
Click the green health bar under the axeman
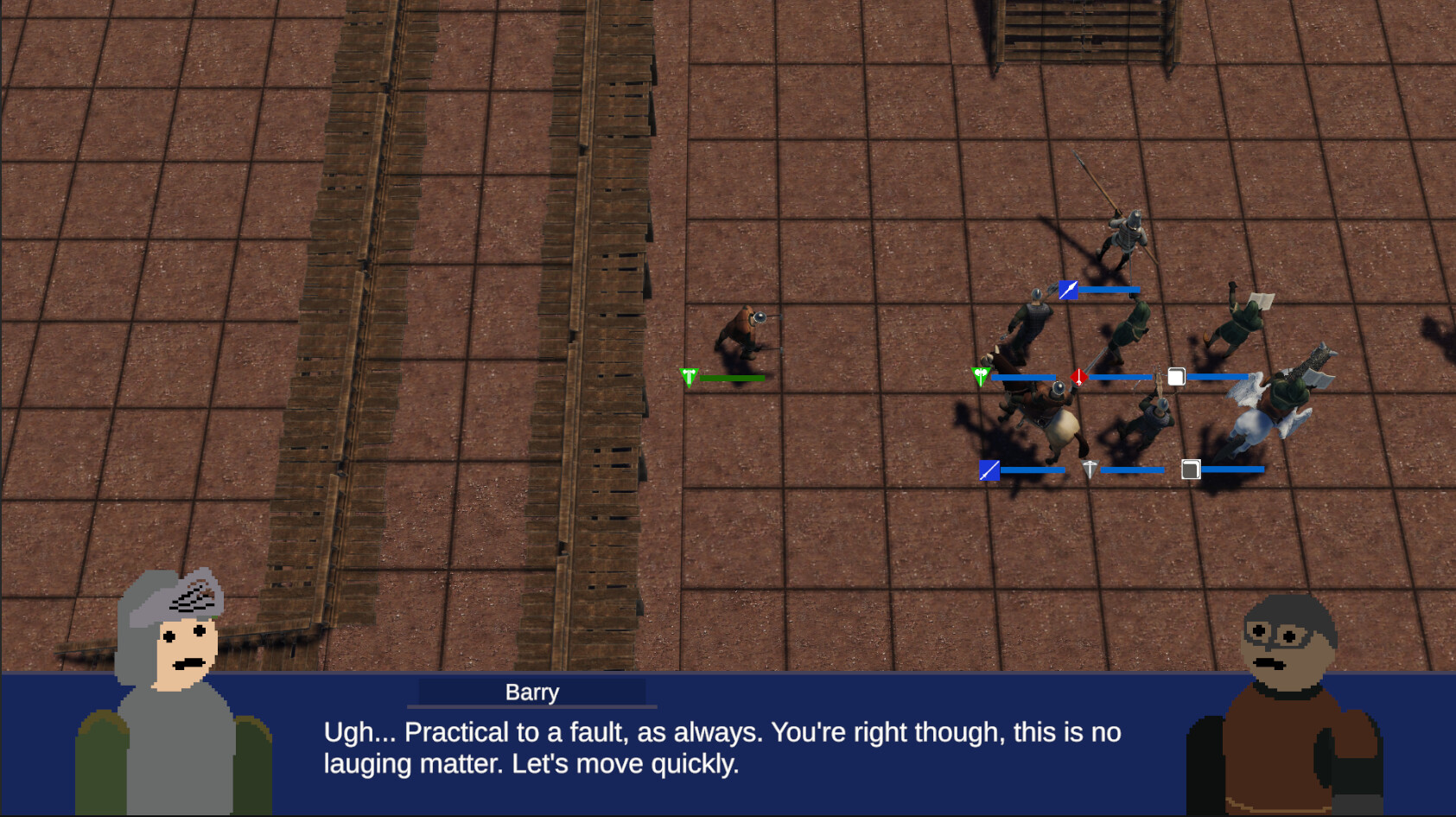pyautogui.click(x=730, y=377)
